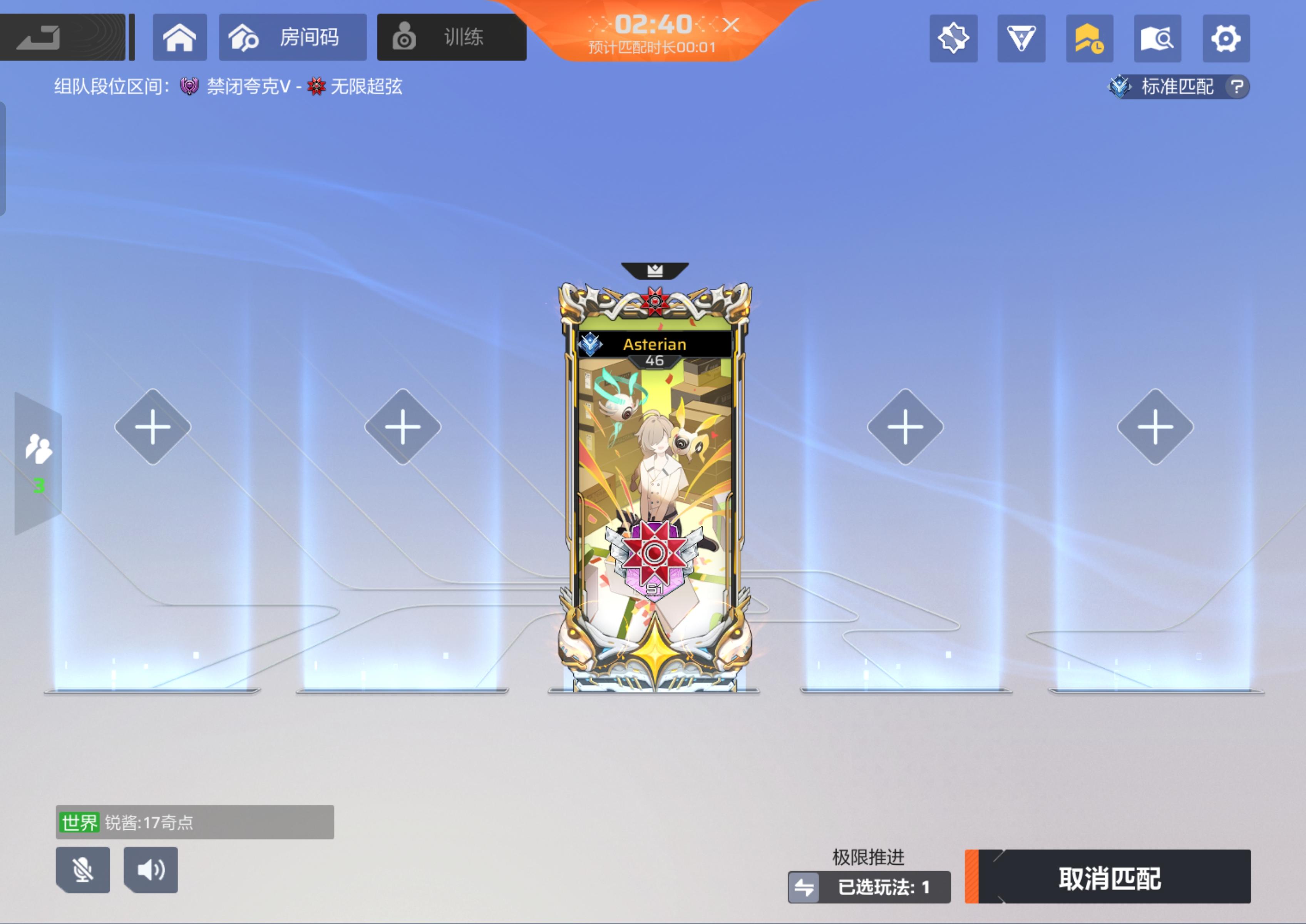Open the map search icon

(1157, 38)
